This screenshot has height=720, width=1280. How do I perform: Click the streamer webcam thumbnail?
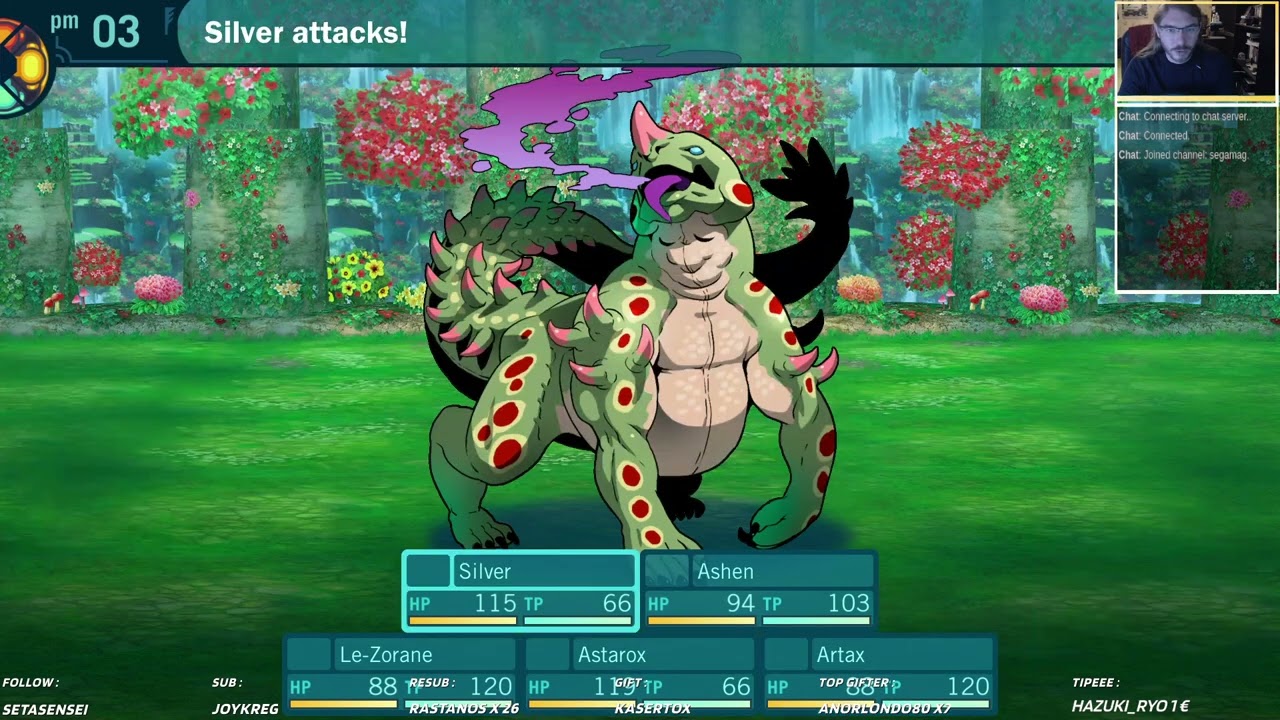[x=1196, y=50]
